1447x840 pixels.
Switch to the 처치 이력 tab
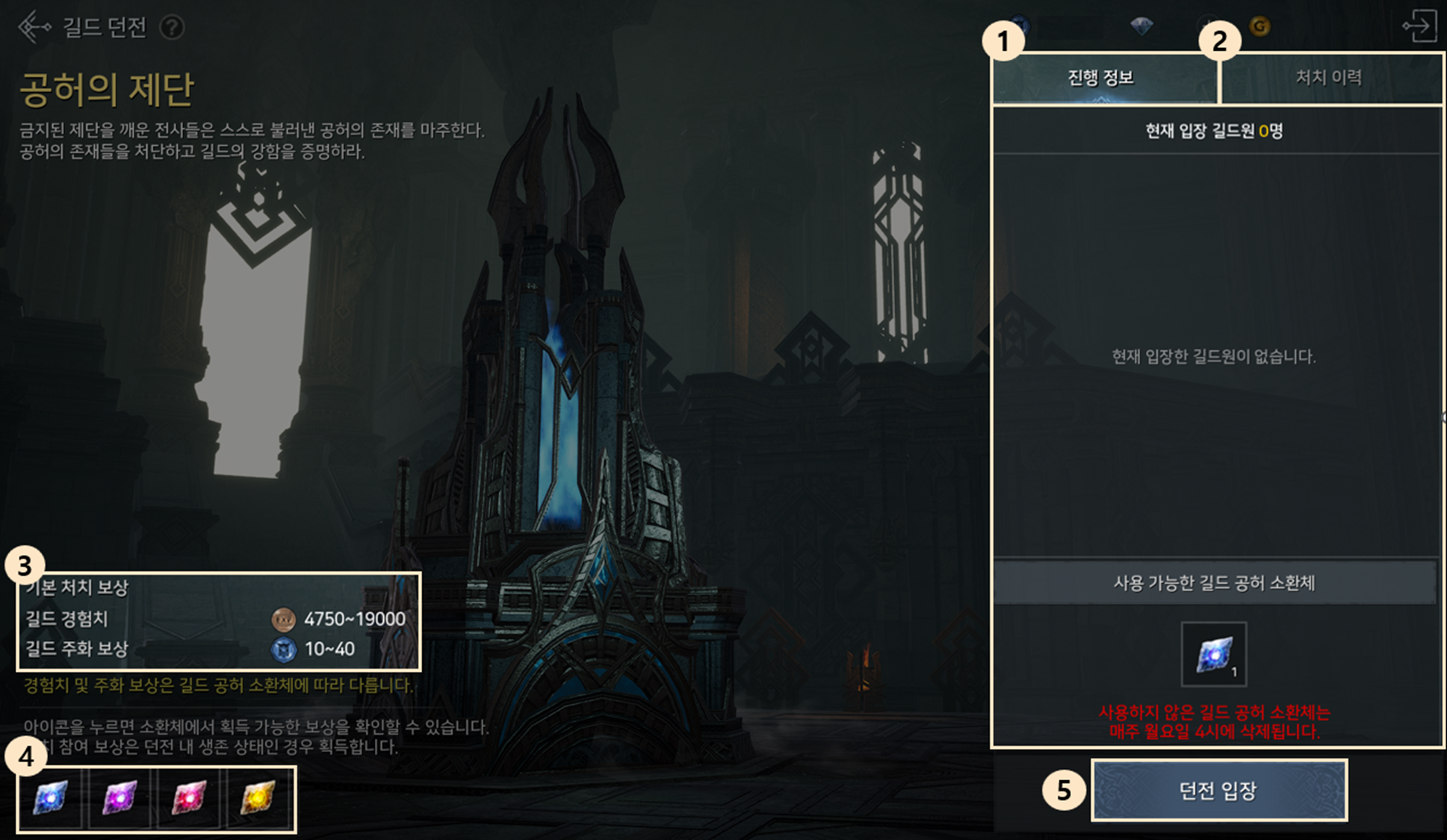pos(1328,78)
